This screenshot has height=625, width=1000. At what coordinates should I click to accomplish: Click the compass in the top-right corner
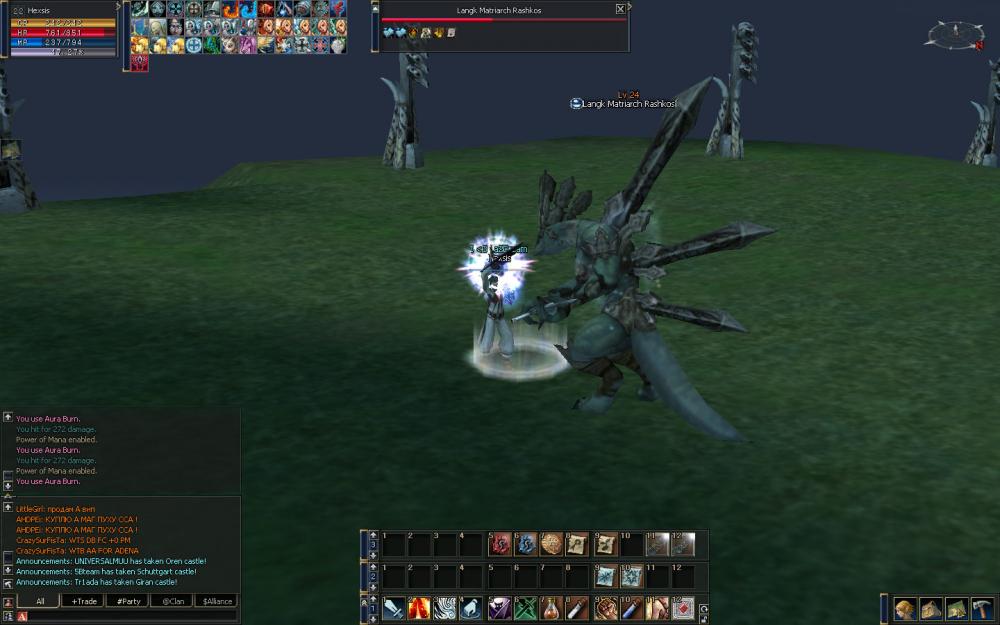click(x=955, y=35)
